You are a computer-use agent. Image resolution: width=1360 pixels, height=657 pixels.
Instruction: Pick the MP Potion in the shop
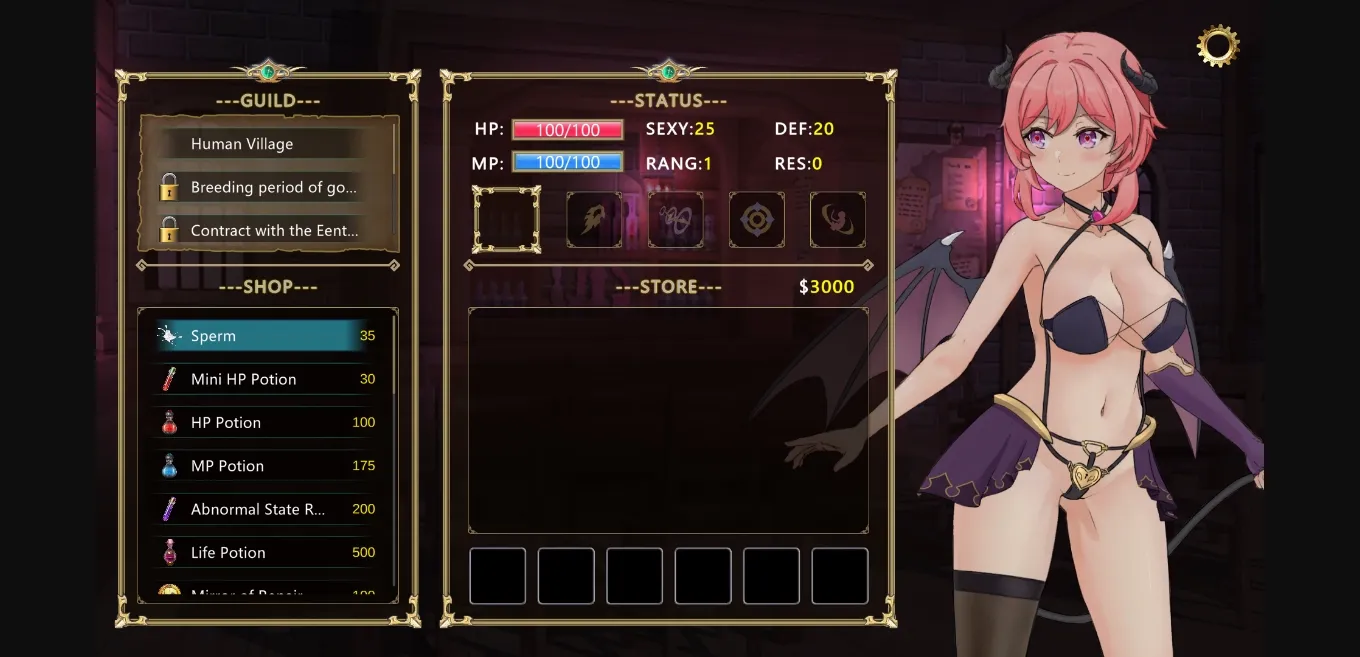(x=266, y=466)
